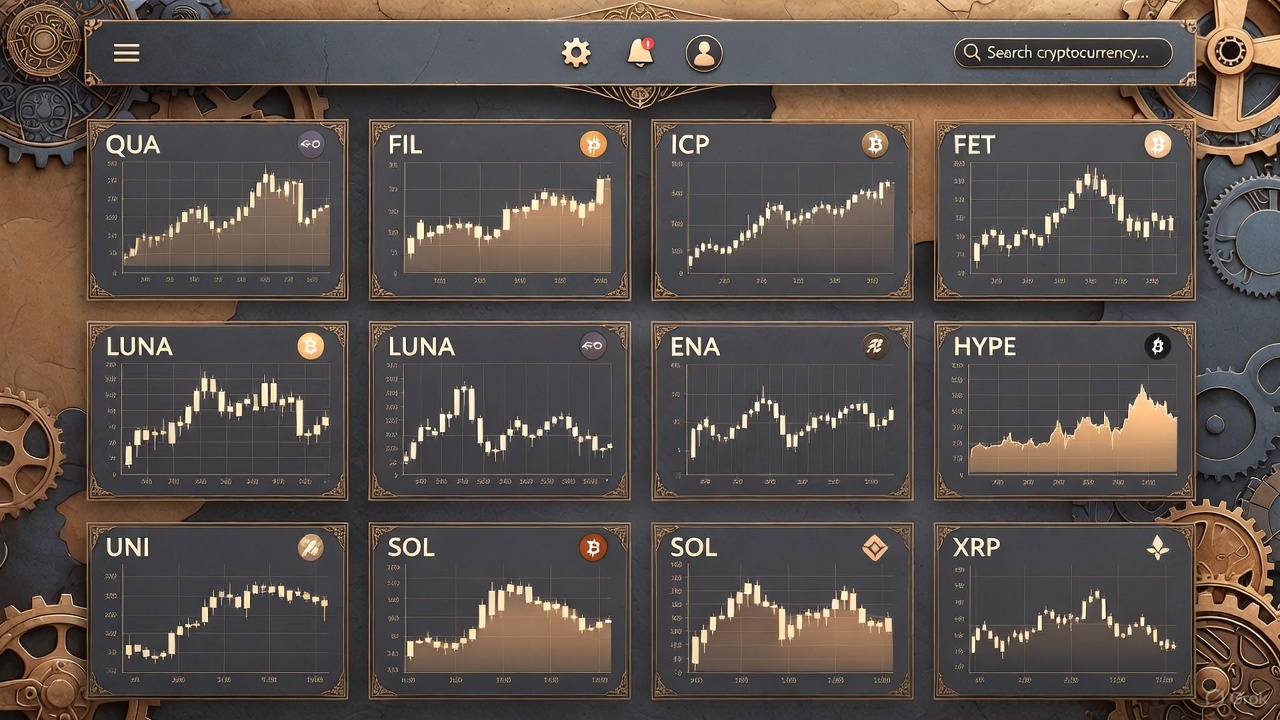Open the XRP chart card

(1065, 611)
